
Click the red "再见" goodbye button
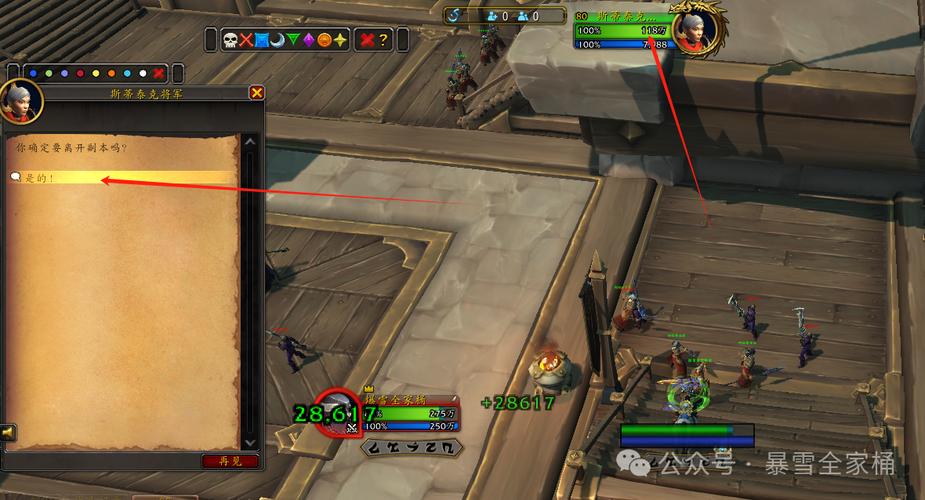click(x=230, y=461)
